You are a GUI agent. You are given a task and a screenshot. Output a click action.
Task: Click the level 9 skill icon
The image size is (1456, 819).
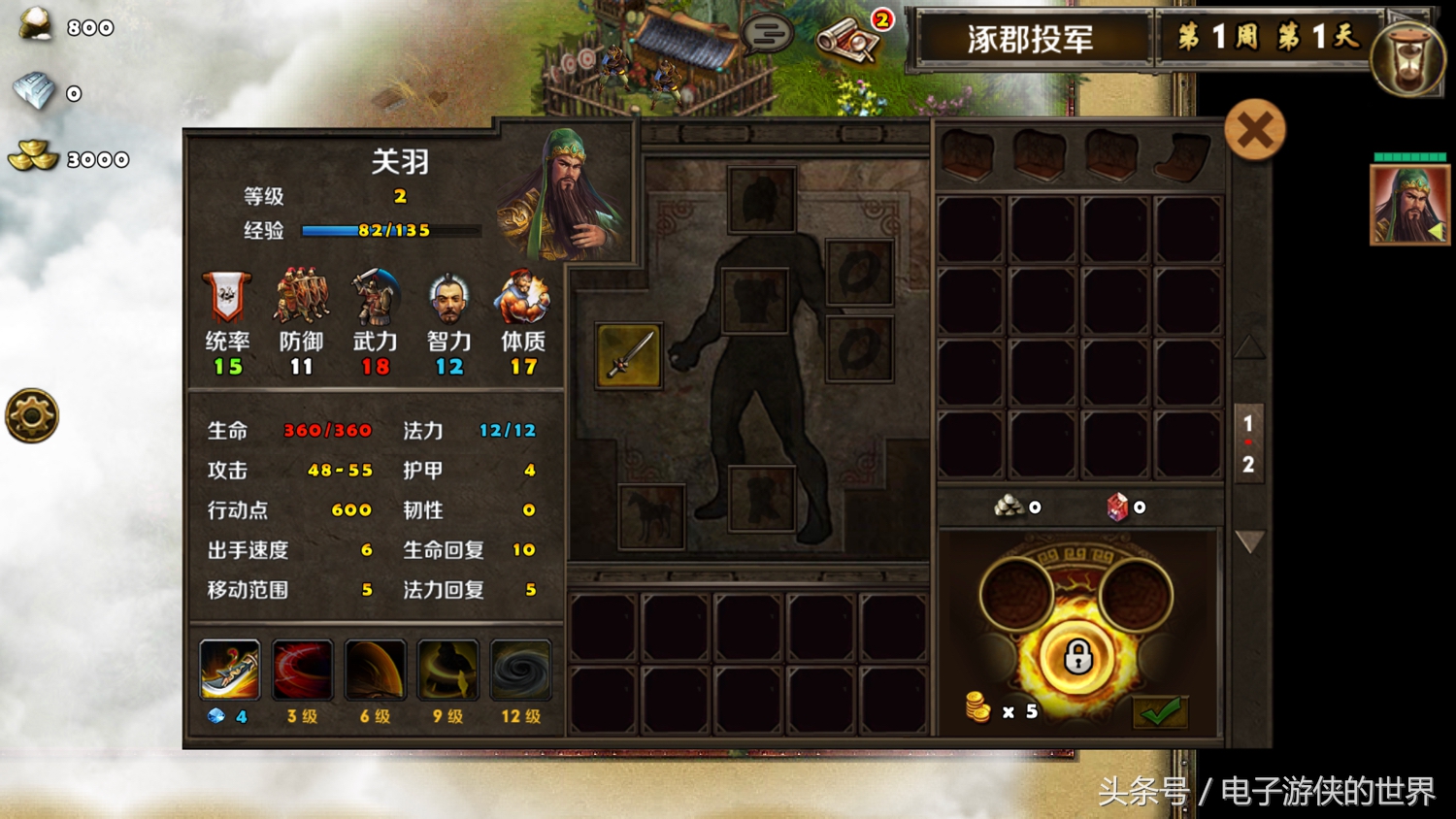447,669
